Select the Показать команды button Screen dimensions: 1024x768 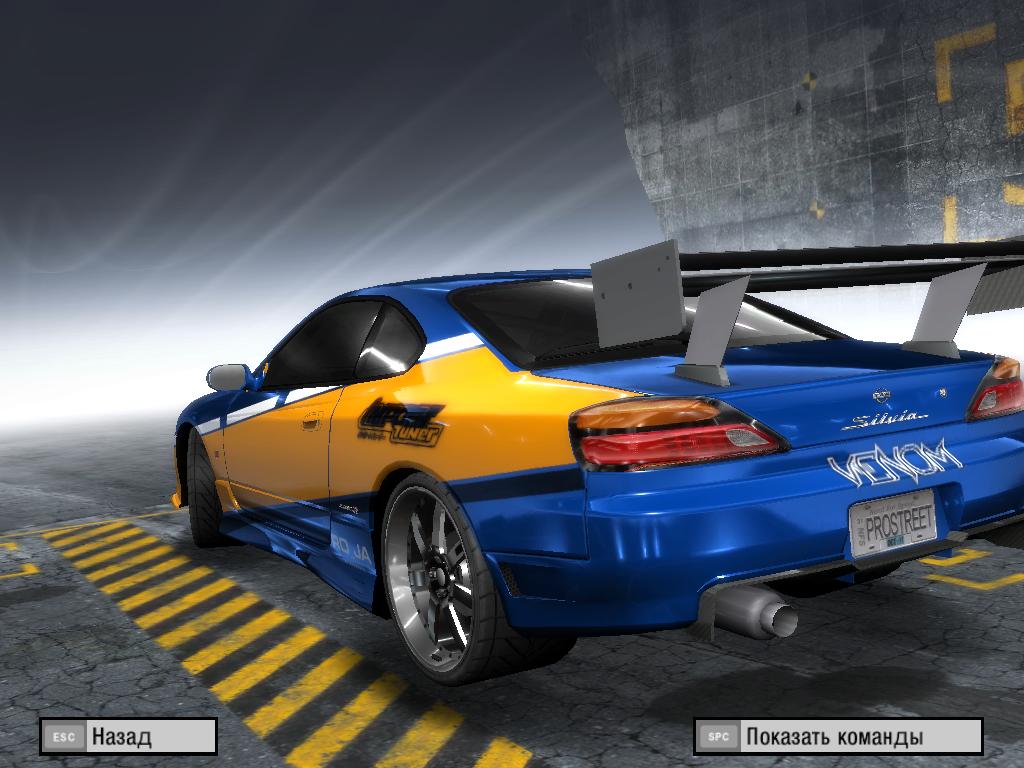[838, 737]
